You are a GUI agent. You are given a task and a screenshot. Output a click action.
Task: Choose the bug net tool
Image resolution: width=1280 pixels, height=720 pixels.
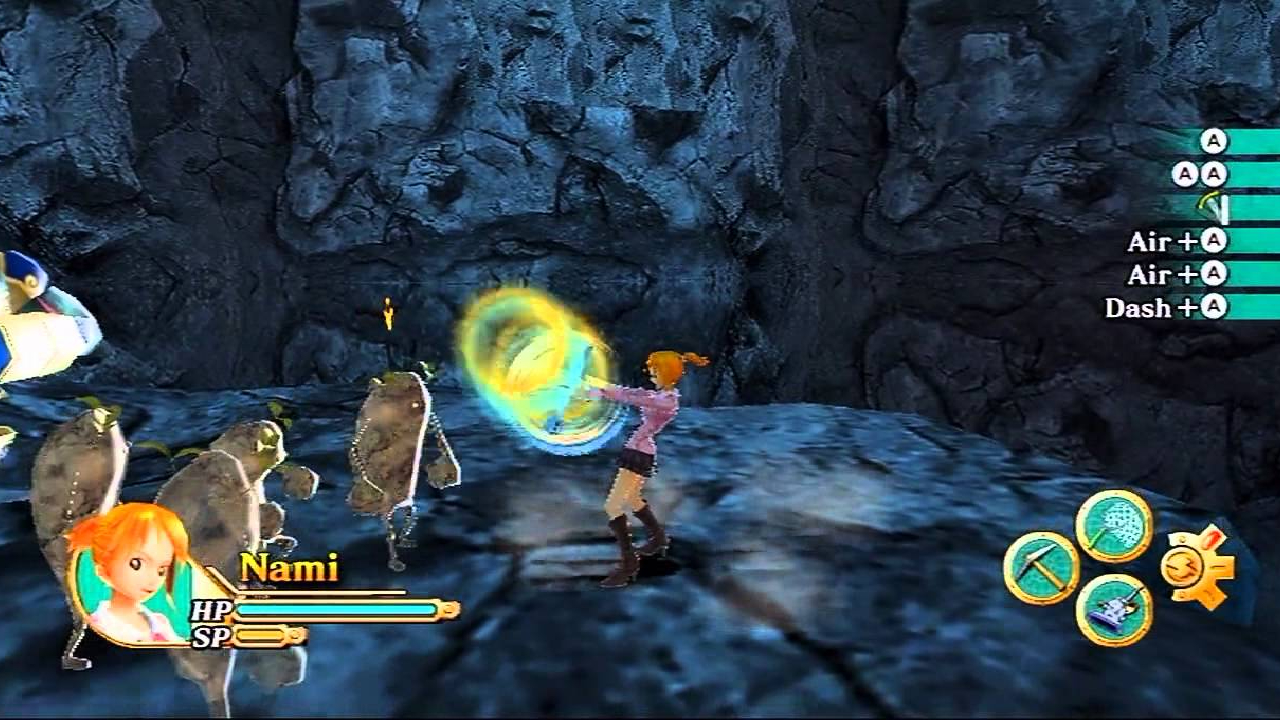[1114, 526]
